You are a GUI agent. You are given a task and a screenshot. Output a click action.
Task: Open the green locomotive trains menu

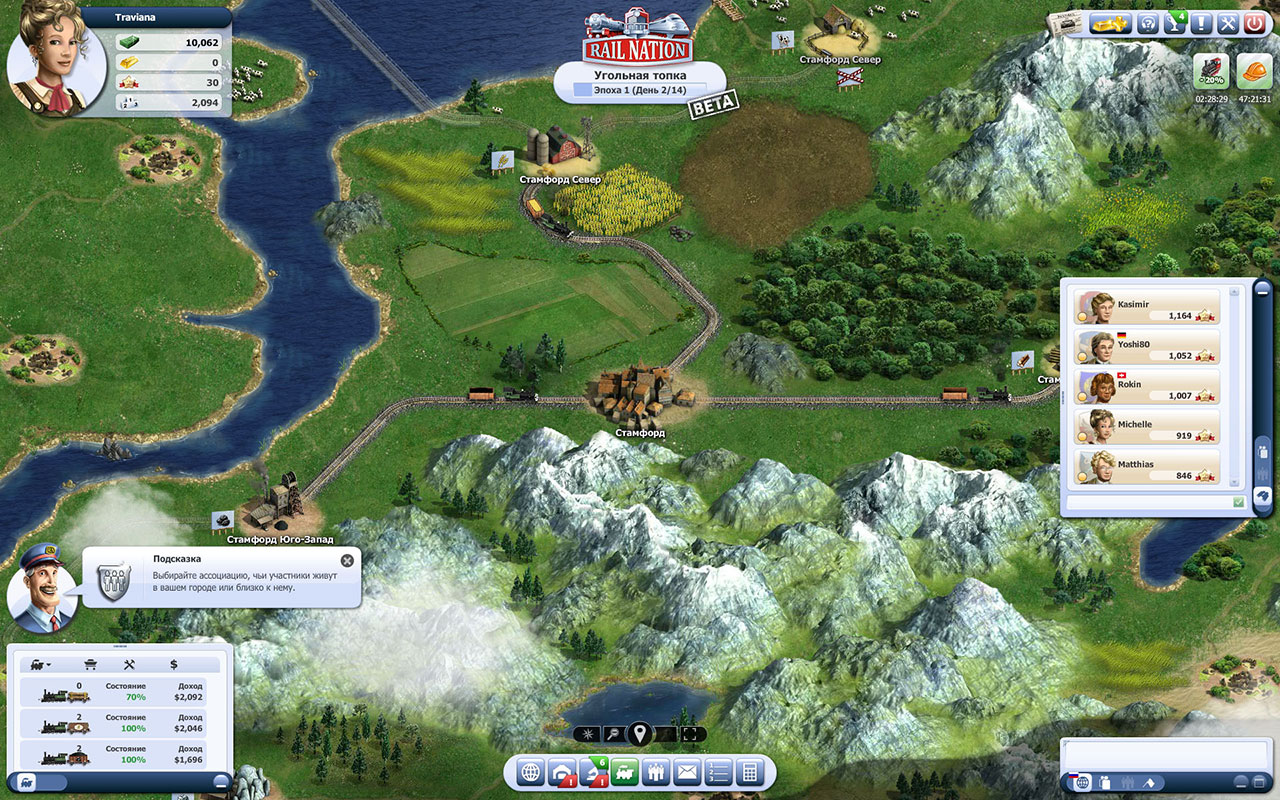click(625, 772)
